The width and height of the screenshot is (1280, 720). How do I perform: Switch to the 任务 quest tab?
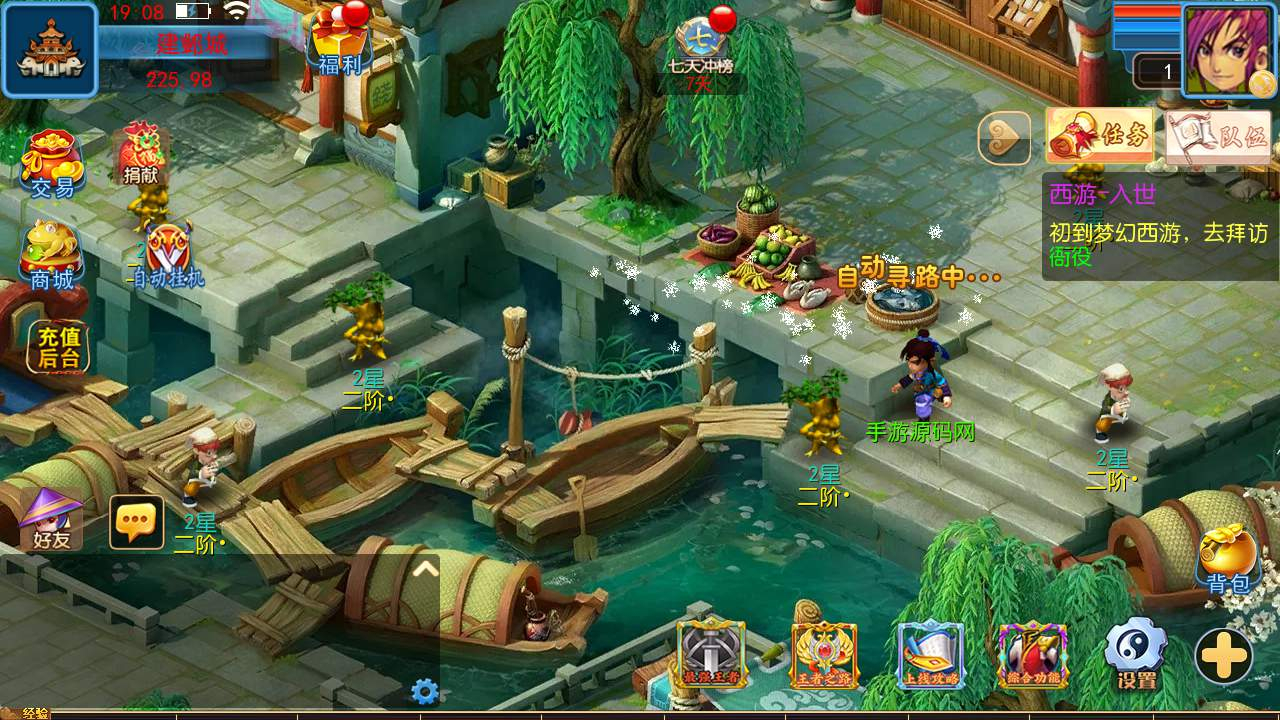(x=1099, y=136)
